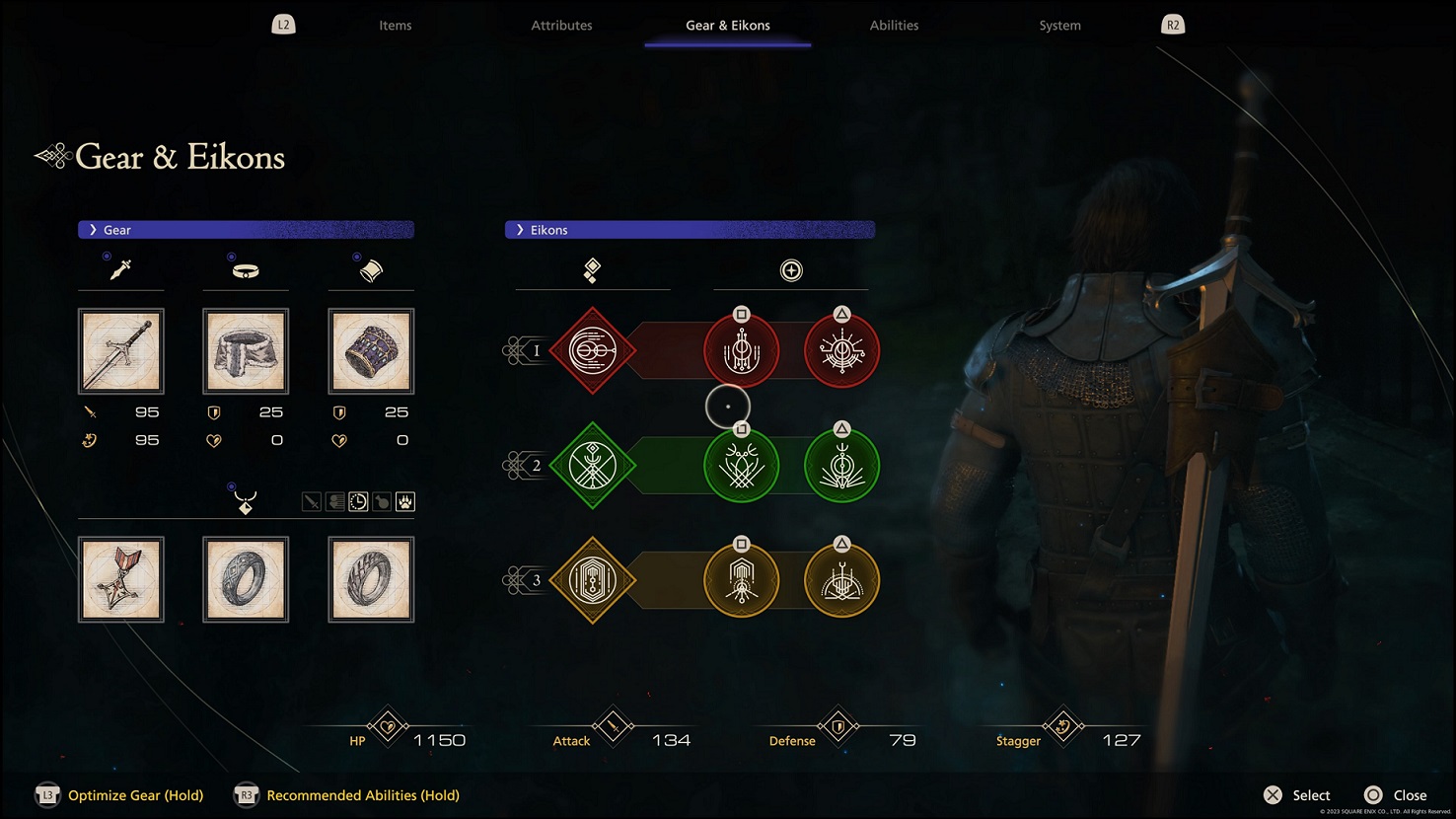This screenshot has width=1456, height=819.
Task: Toggle the auto-attack sword accessory icon
Action: tap(311, 501)
